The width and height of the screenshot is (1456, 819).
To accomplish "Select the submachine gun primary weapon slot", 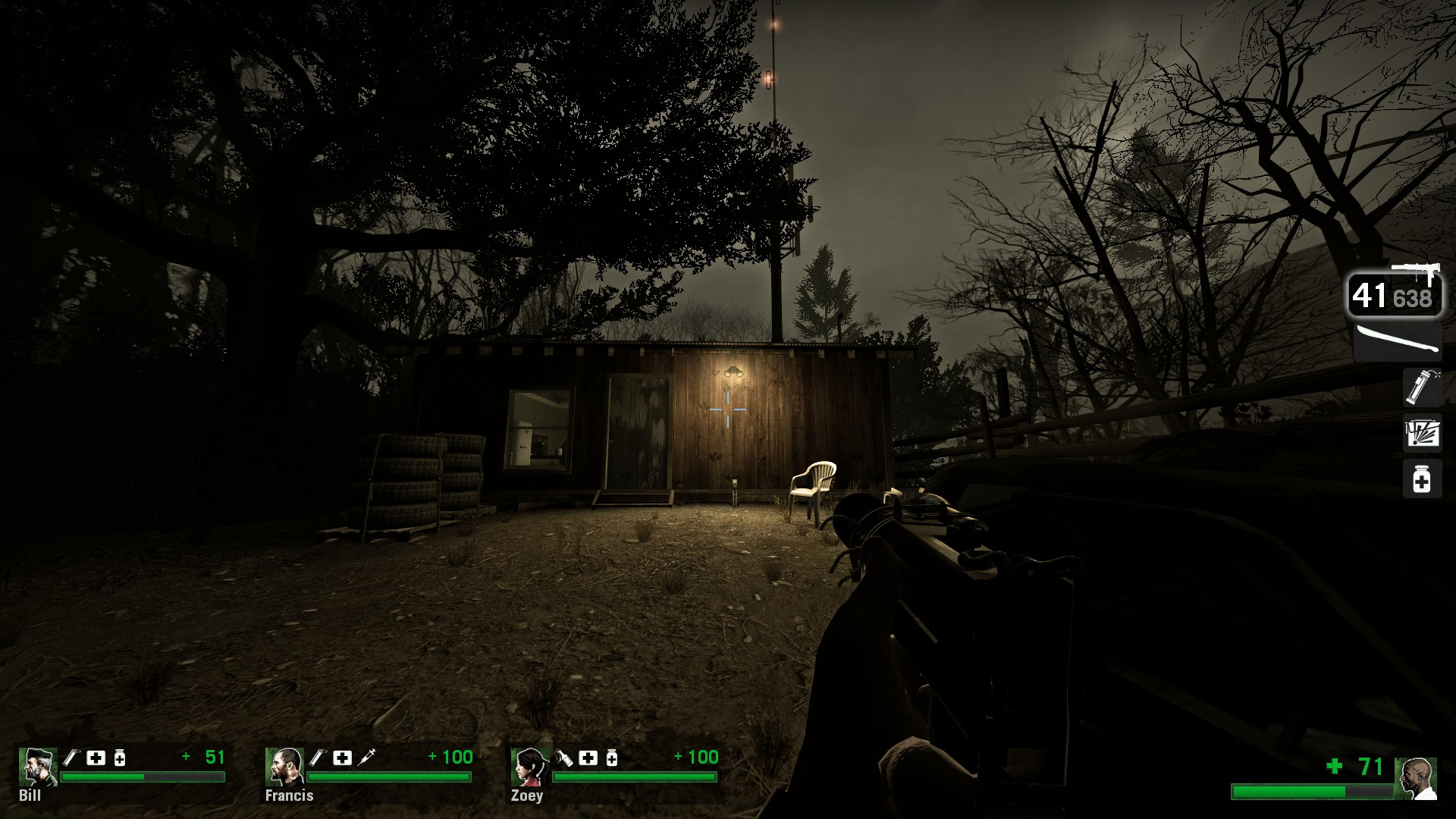I will 1394,293.
